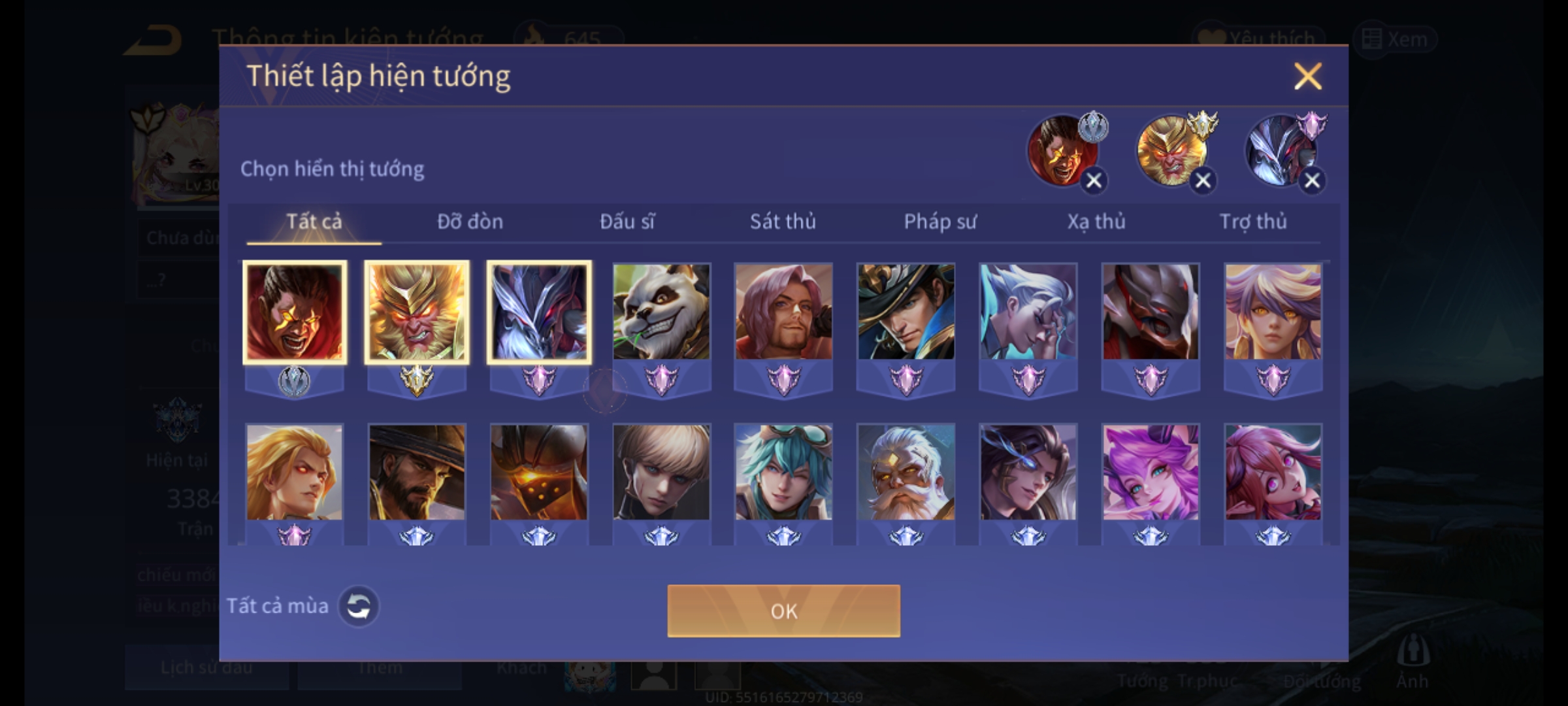Filter by Trợ thủ heroes
Viewport: 1568px width, 706px height.
click(1253, 222)
